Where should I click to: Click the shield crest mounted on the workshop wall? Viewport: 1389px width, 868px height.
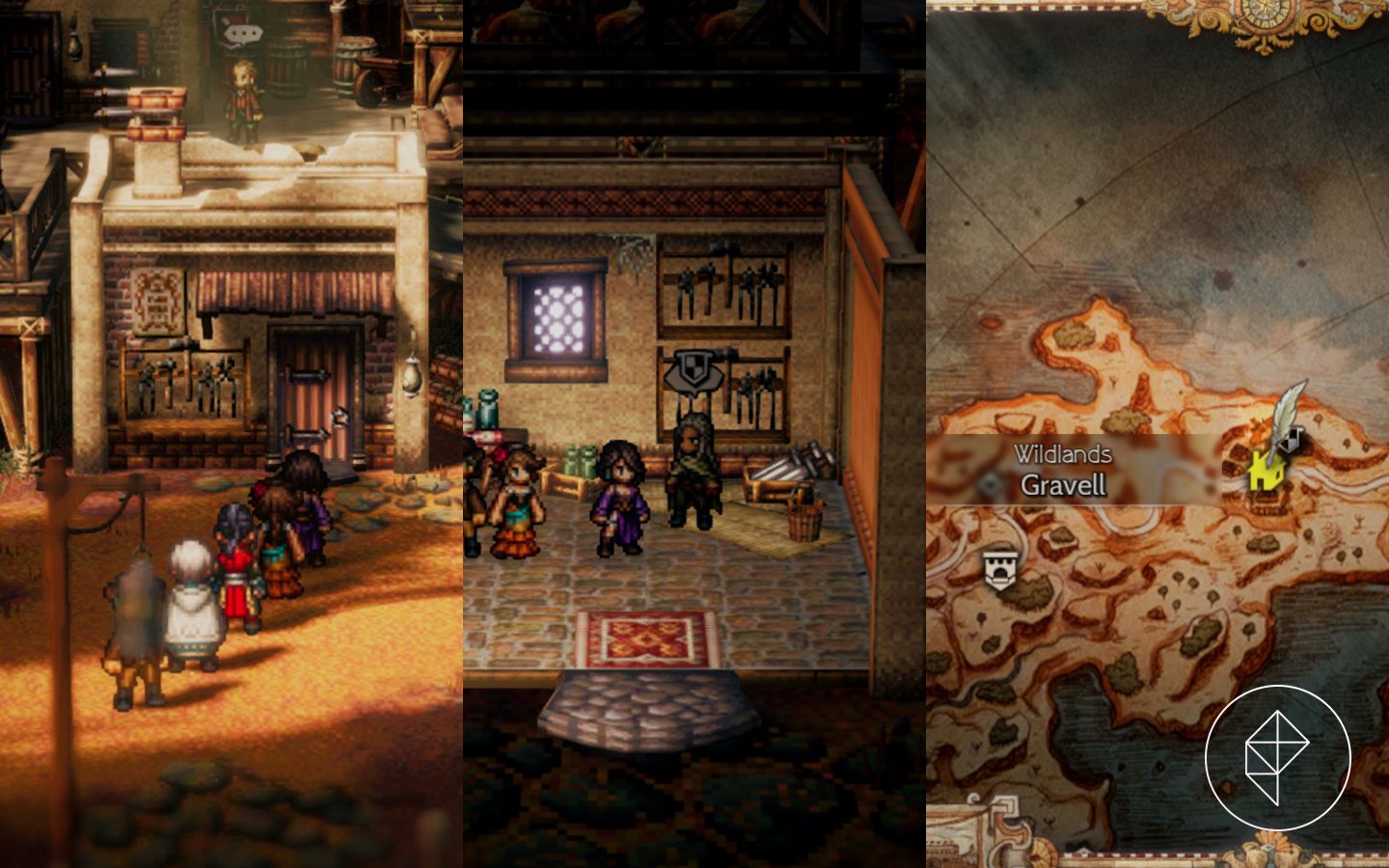click(696, 368)
